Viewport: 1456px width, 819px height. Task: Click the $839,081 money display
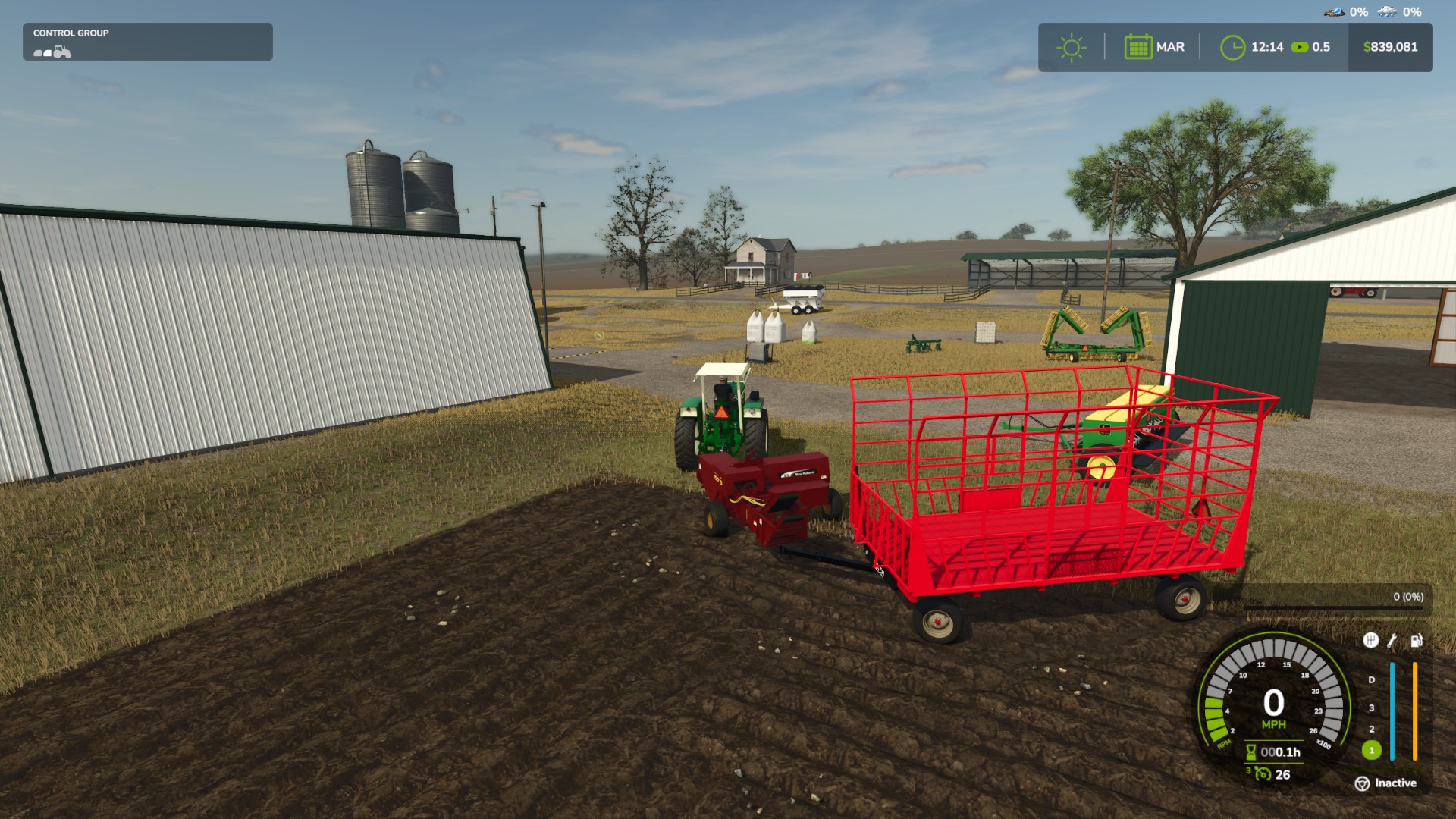click(x=1389, y=46)
